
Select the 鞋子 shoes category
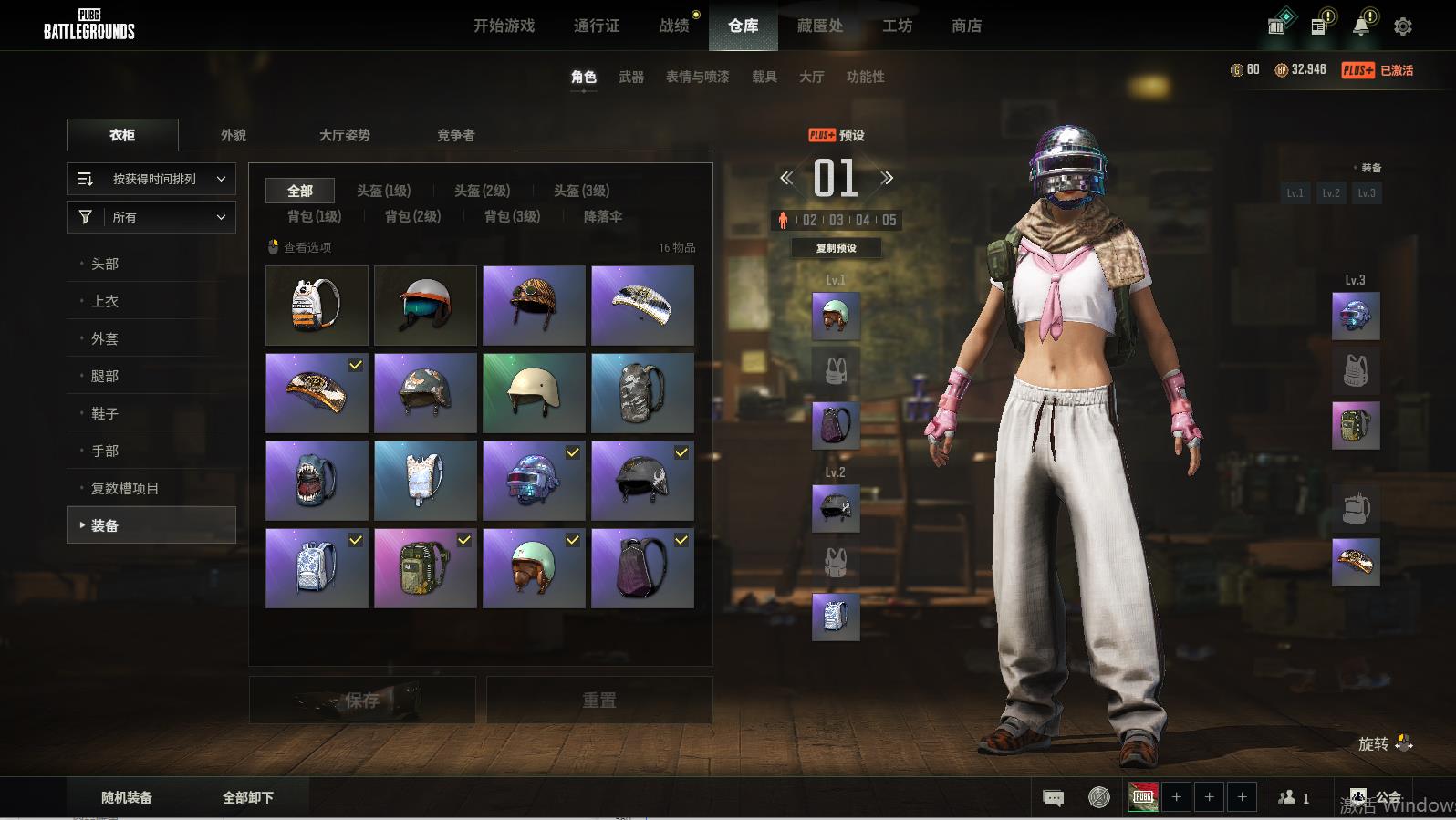[x=105, y=413]
